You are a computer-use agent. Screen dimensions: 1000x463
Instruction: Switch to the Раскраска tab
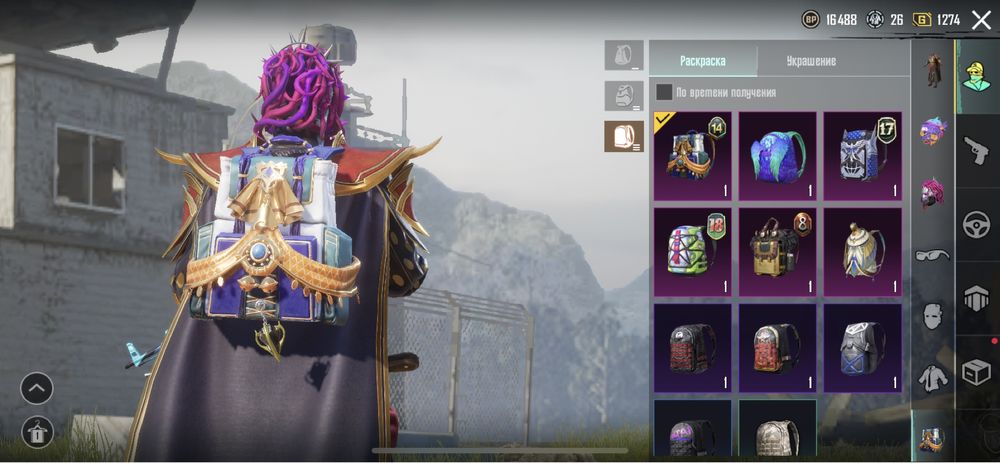[x=703, y=61]
